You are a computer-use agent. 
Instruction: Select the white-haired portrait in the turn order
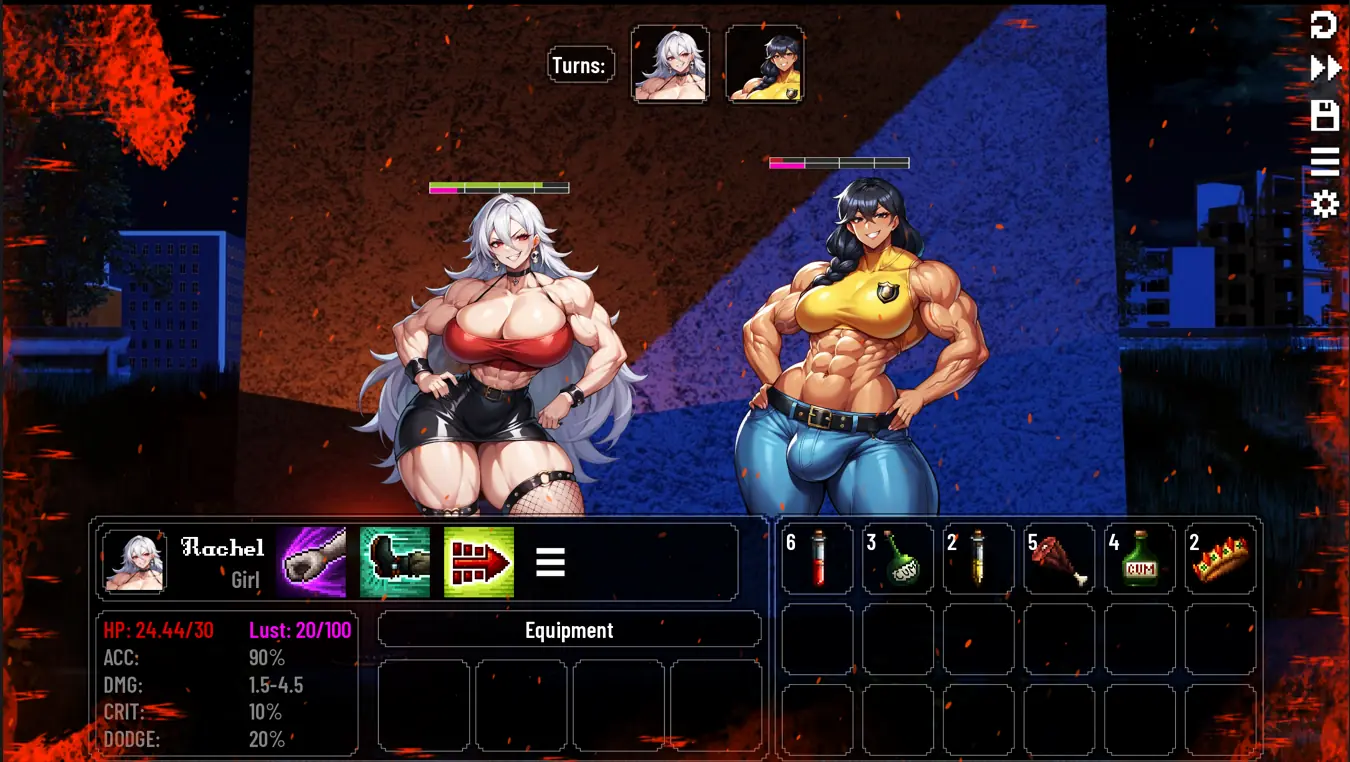(670, 65)
